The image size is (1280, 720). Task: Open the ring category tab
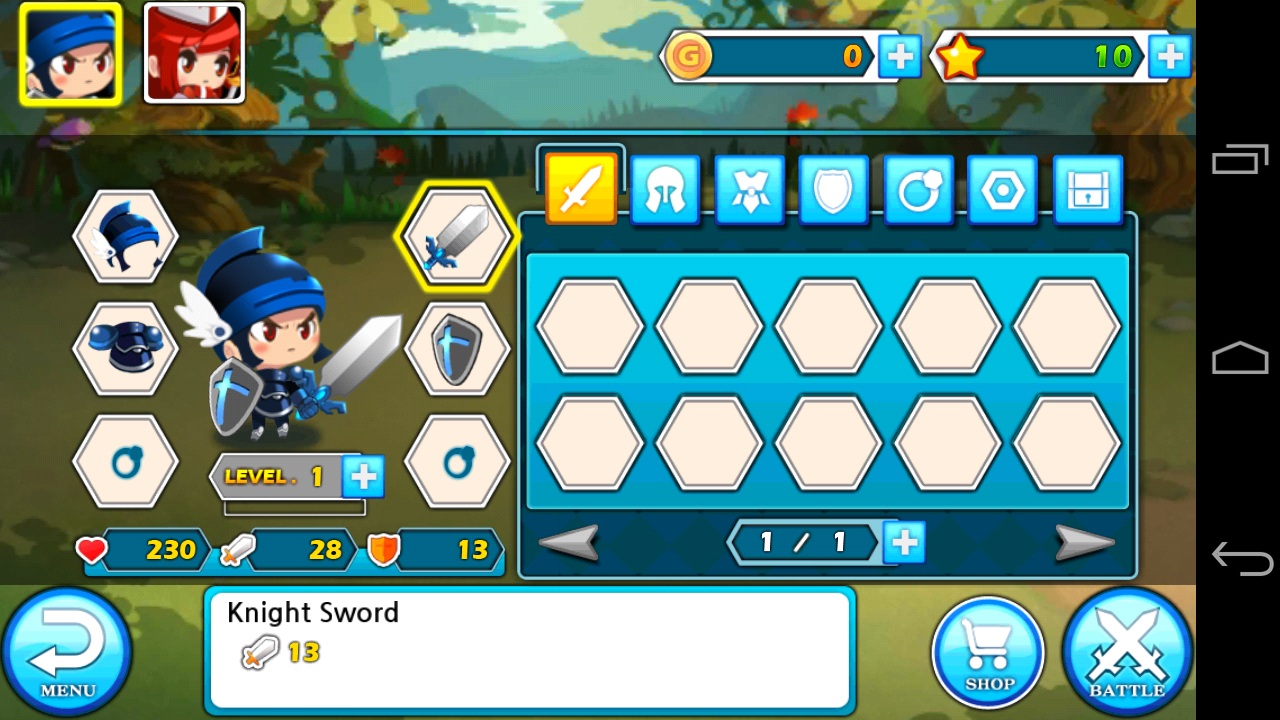918,189
